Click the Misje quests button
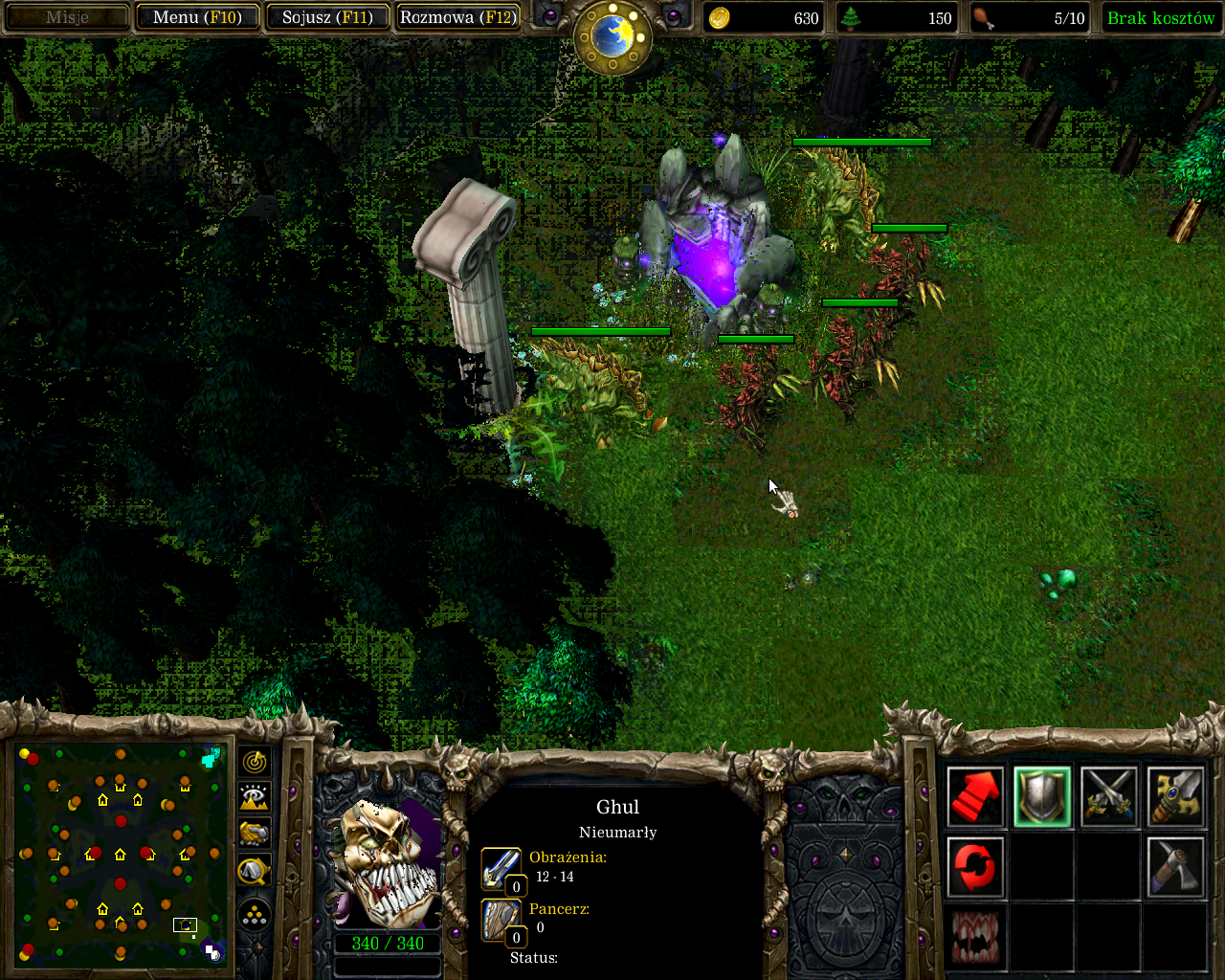The width and height of the screenshot is (1225, 980). tap(67, 17)
